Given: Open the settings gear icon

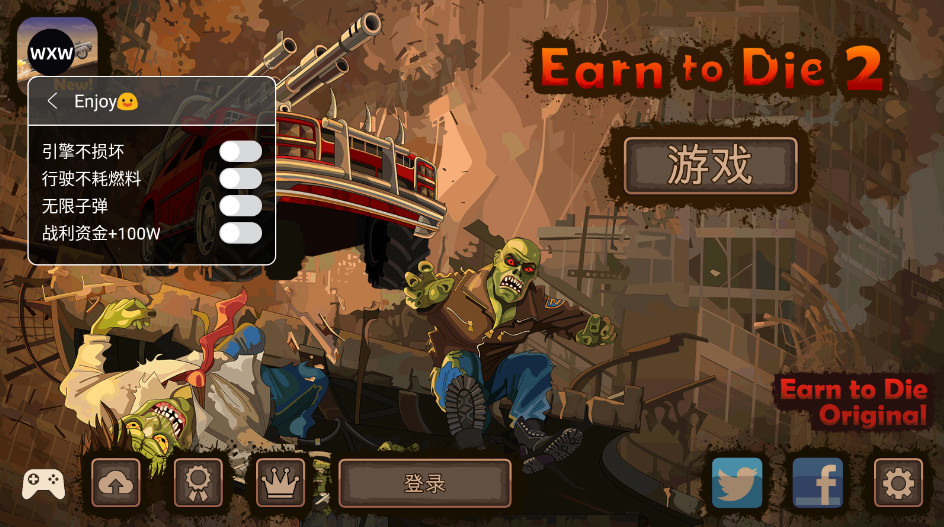Looking at the screenshot, I should [x=897, y=484].
